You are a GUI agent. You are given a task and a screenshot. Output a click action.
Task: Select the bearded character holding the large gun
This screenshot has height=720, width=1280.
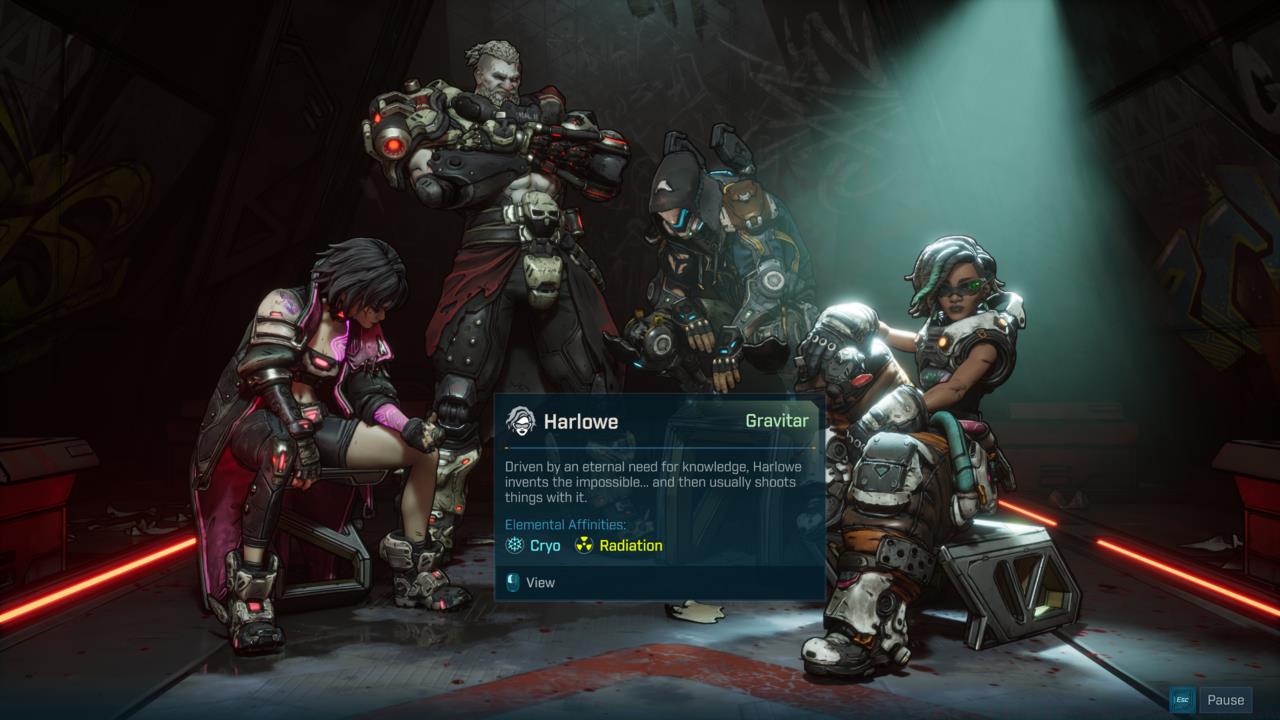tap(490, 200)
